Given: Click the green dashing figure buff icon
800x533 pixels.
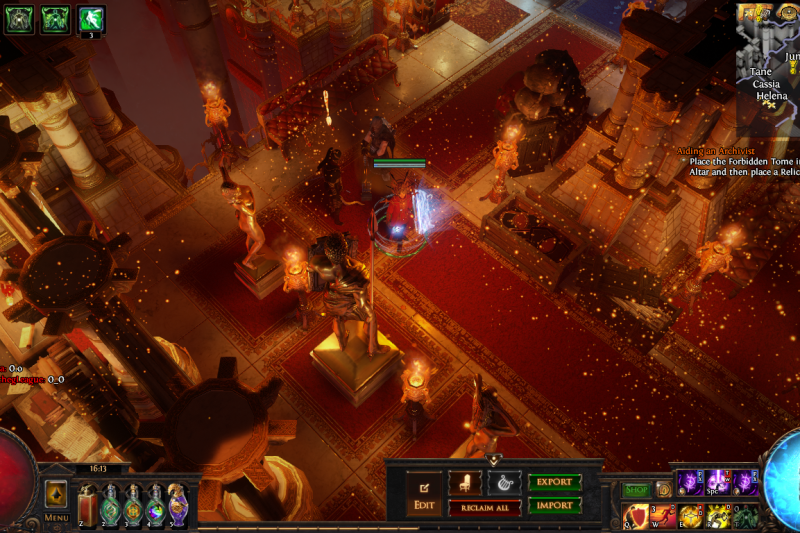Looking at the screenshot, I should pyautogui.click(x=91, y=20).
